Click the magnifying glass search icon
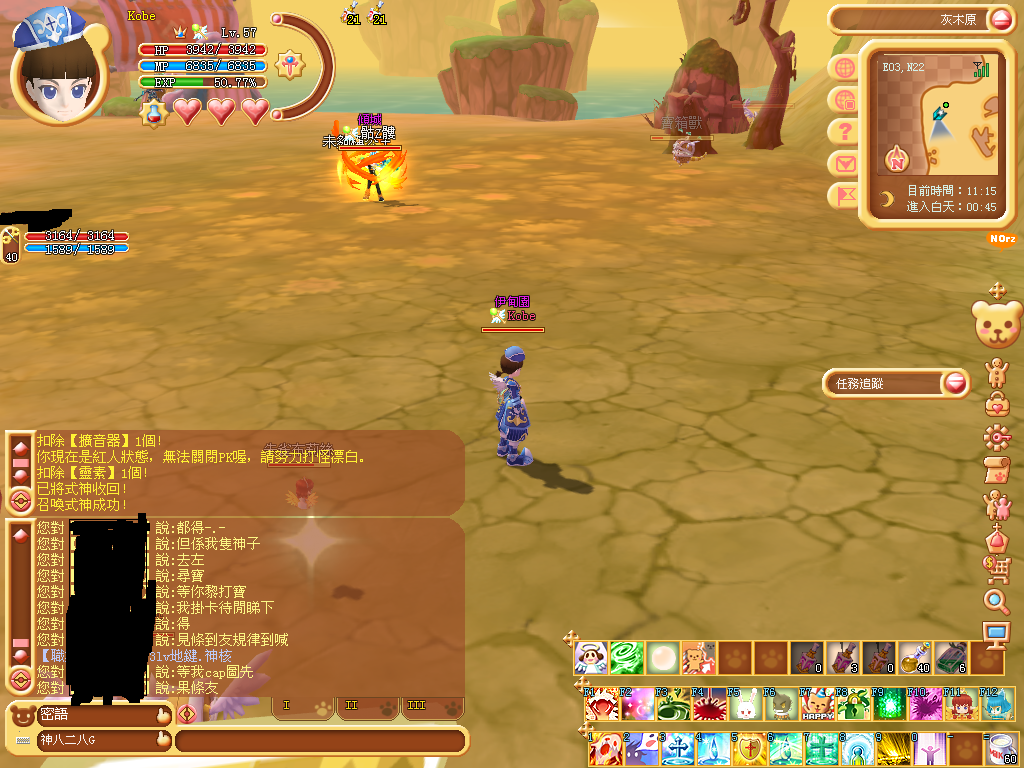This screenshot has height=768, width=1024. [997, 601]
